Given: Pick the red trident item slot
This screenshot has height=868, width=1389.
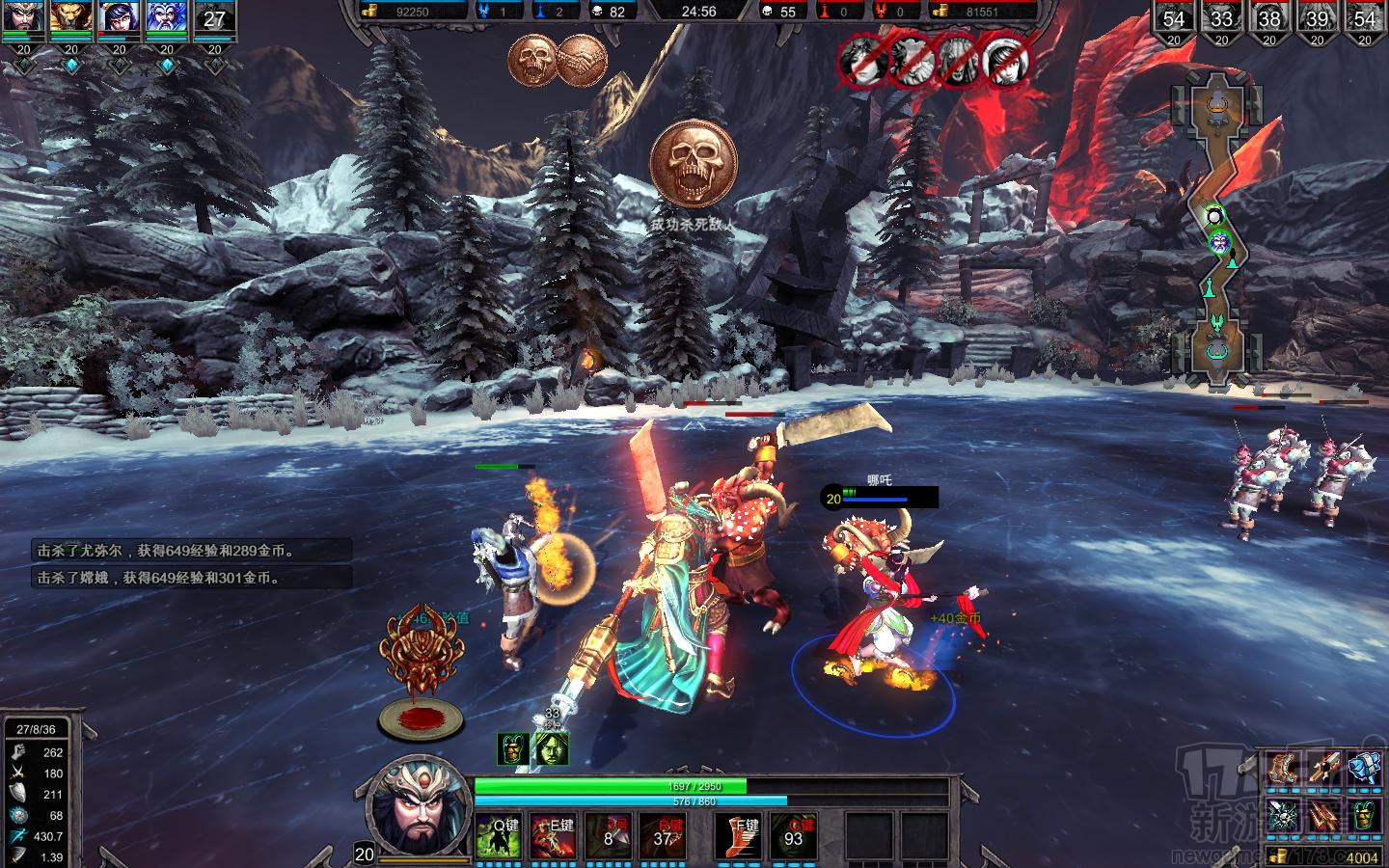Looking at the screenshot, I should [x=1325, y=816].
